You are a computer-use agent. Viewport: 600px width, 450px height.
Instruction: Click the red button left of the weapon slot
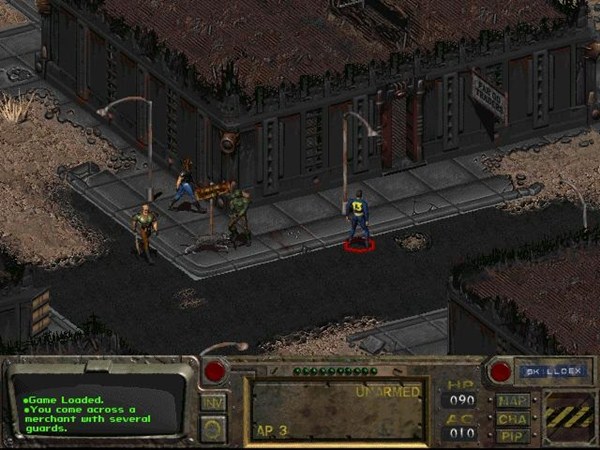pyautogui.click(x=214, y=371)
